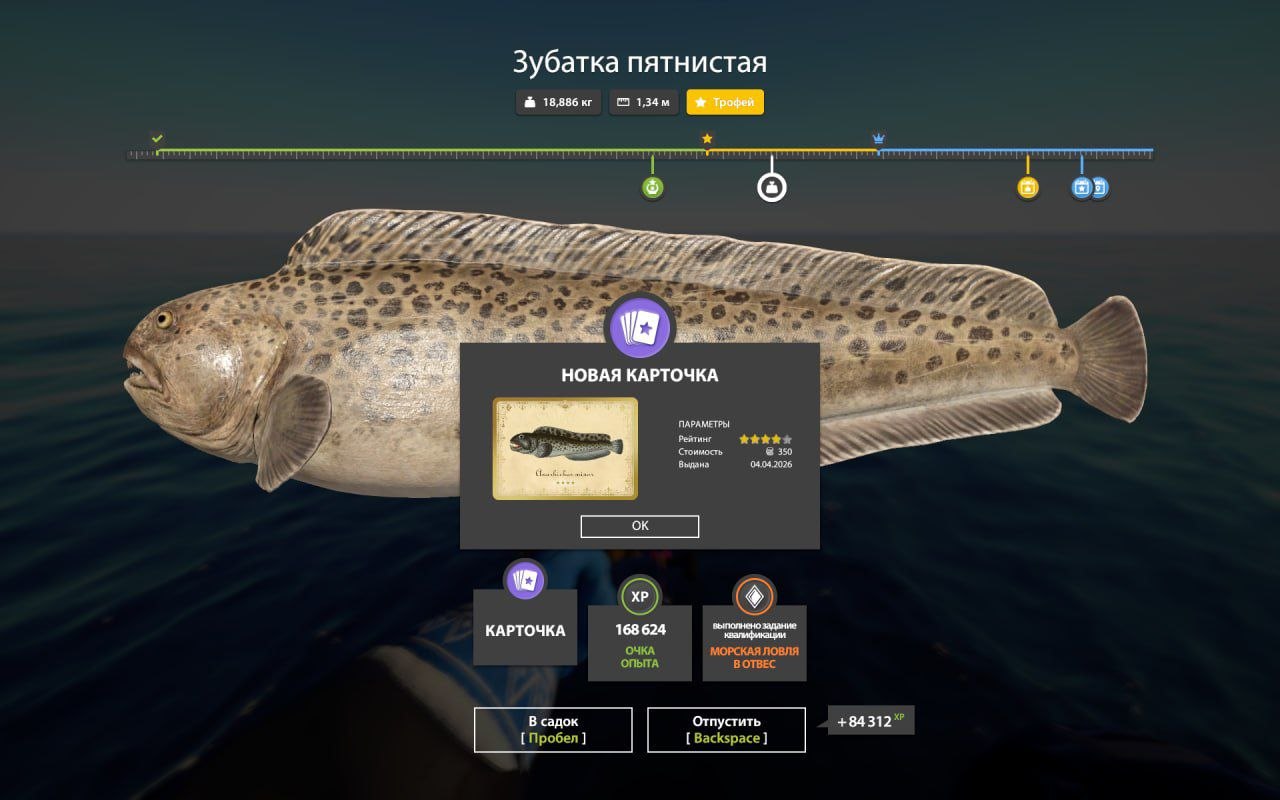Screen dimensions: 1280x800
Task: Click Отпустить to release the fish
Action: point(727,729)
